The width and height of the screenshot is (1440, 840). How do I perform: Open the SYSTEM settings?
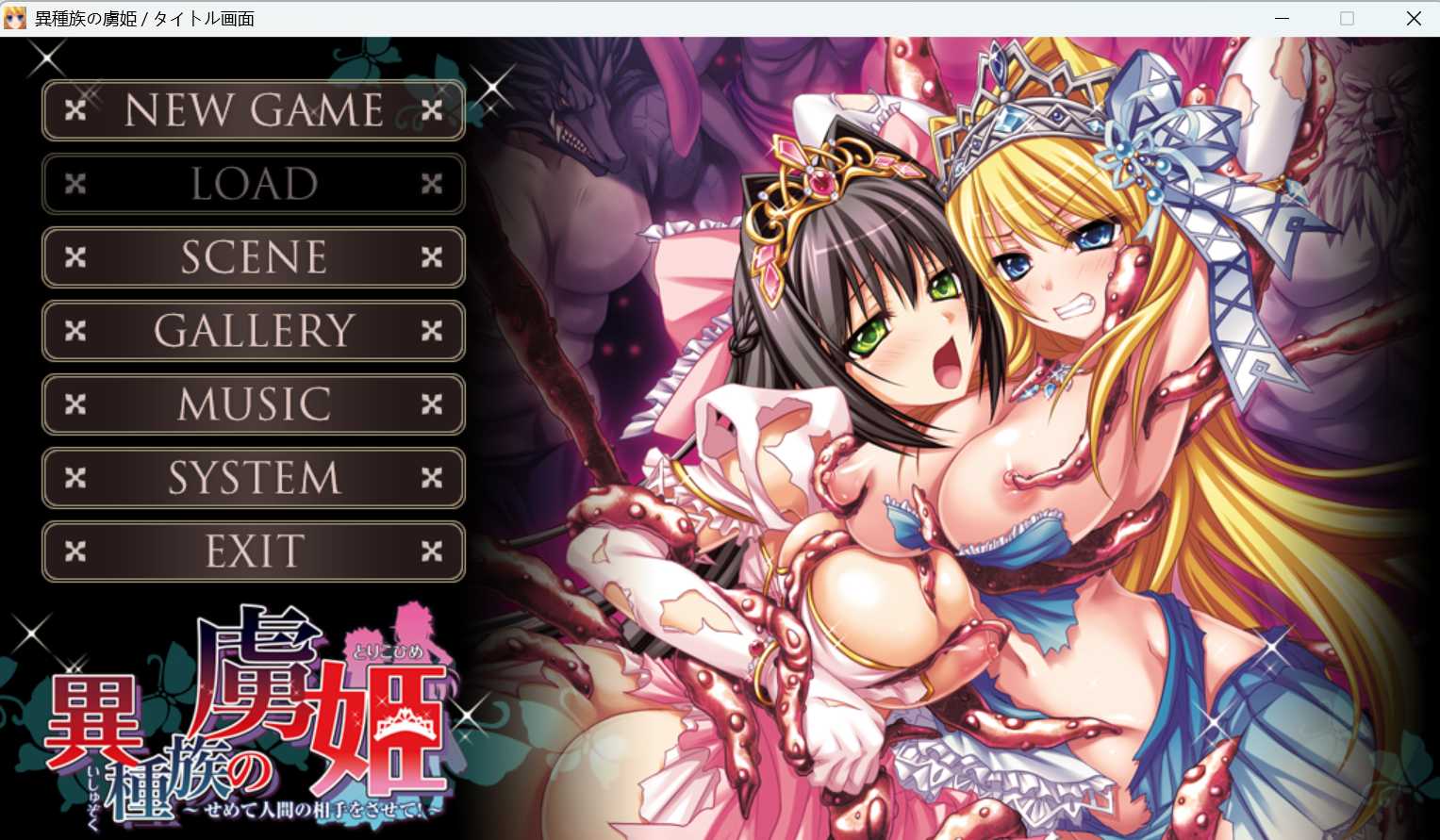click(x=253, y=477)
